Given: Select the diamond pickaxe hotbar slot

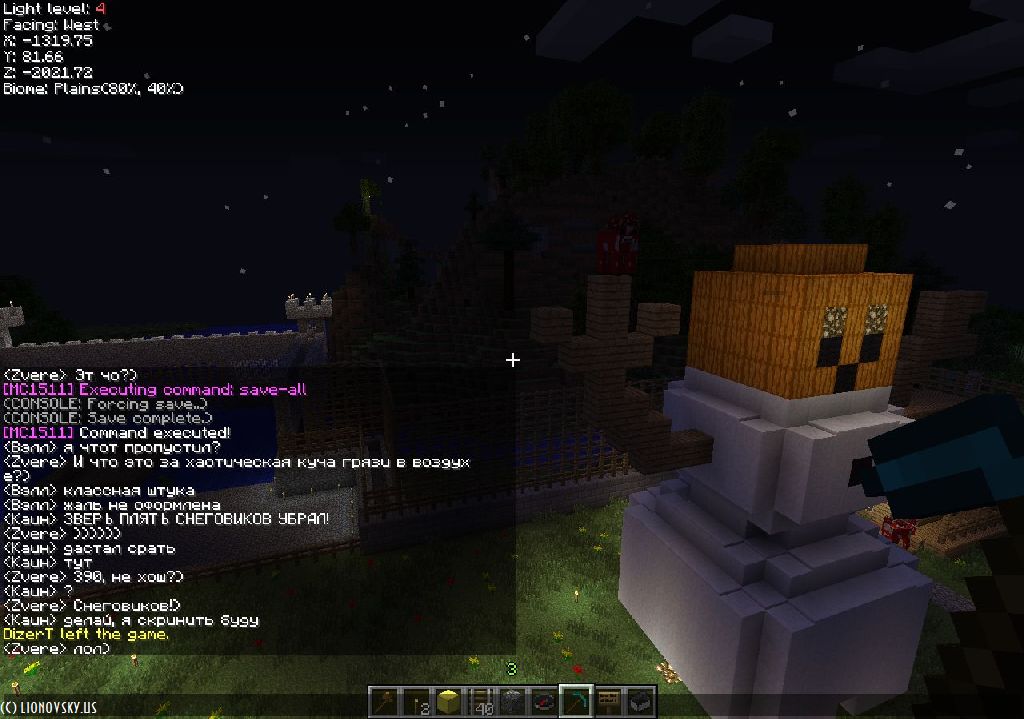Looking at the screenshot, I should 577,702.
